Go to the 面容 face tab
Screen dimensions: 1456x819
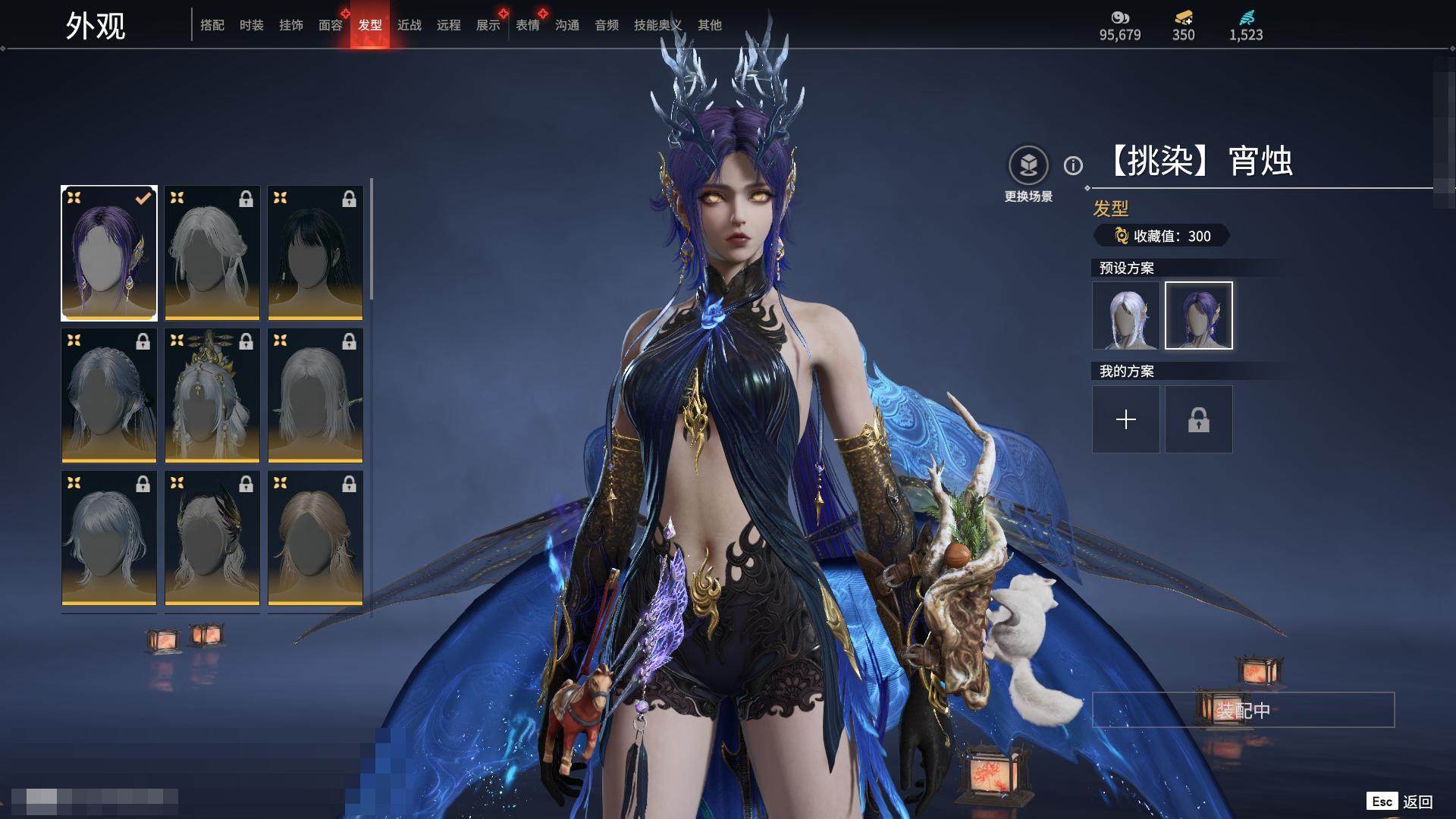click(331, 25)
